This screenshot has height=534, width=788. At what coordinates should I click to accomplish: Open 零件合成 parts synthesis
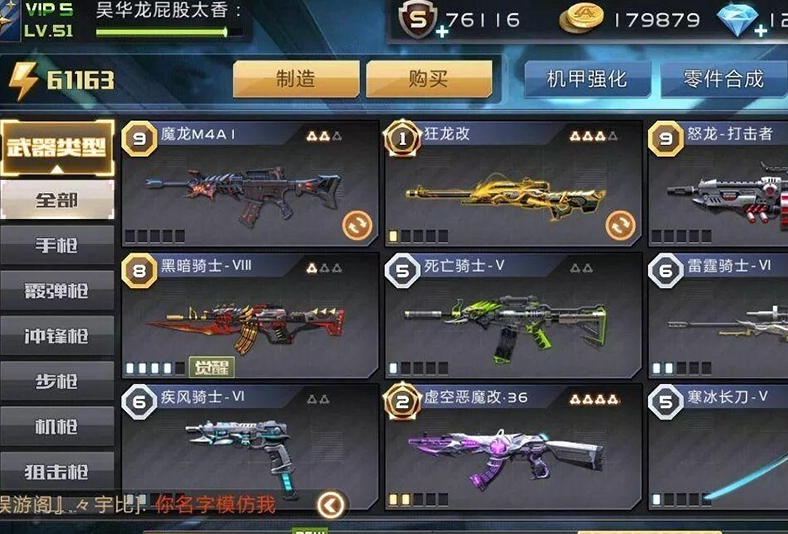coord(723,79)
